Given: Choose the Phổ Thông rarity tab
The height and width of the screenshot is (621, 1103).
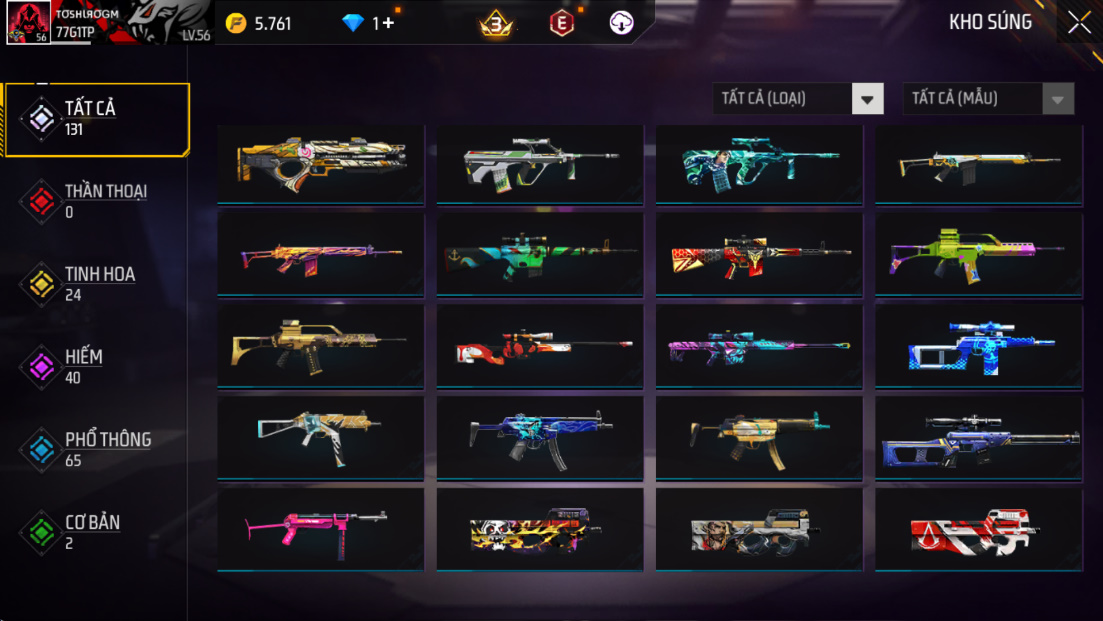Looking at the screenshot, I should coord(96,450).
